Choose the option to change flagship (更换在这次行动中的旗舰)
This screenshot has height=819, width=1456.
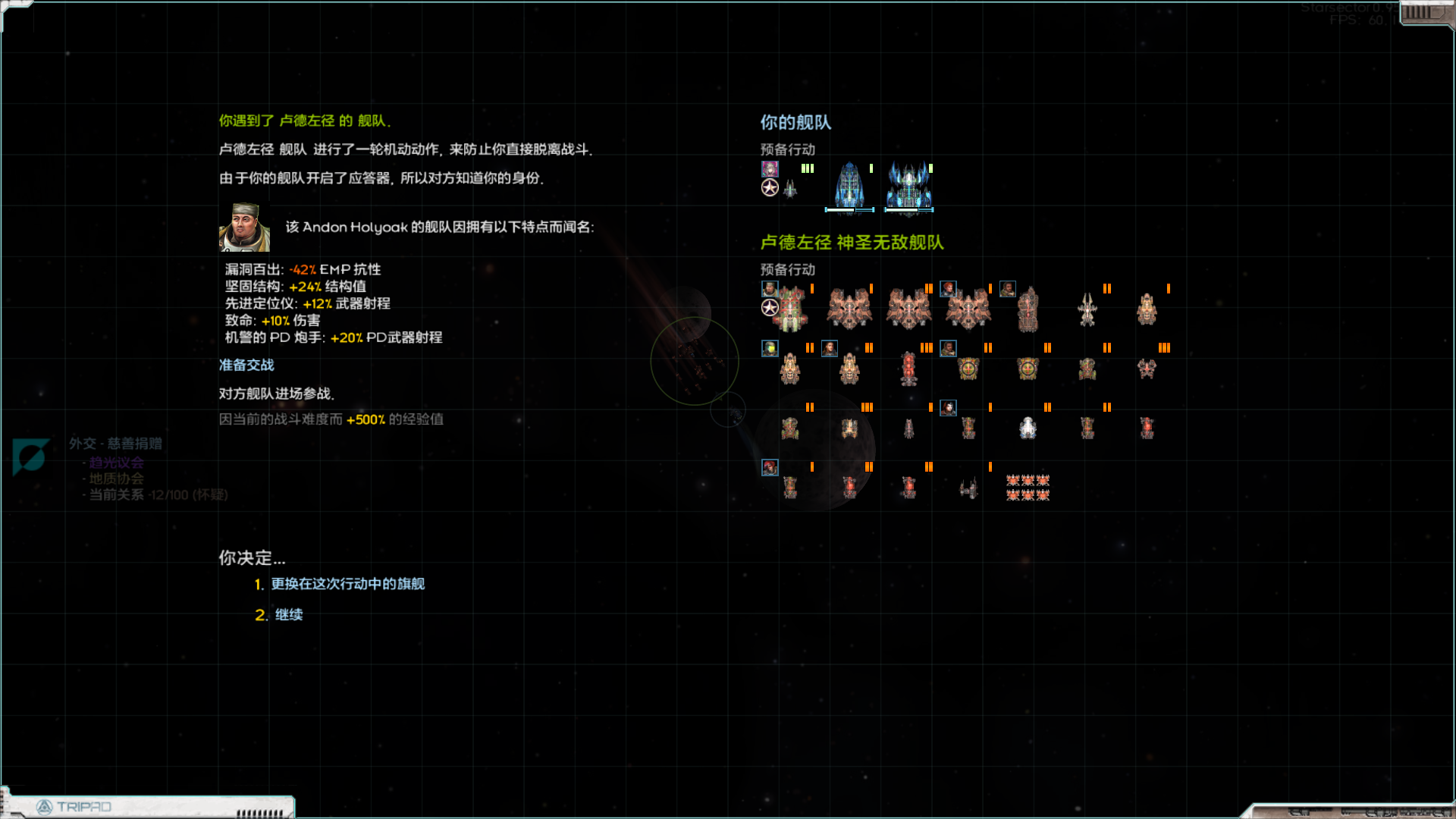[x=347, y=584]
